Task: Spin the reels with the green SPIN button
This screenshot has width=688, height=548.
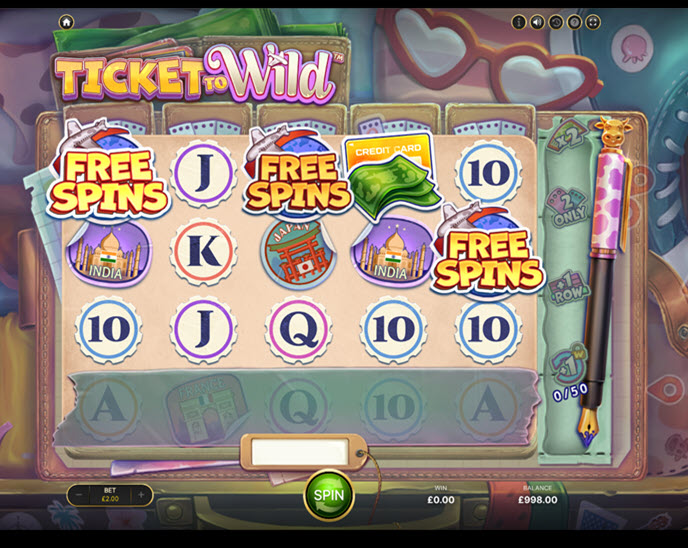Action: 328,494
